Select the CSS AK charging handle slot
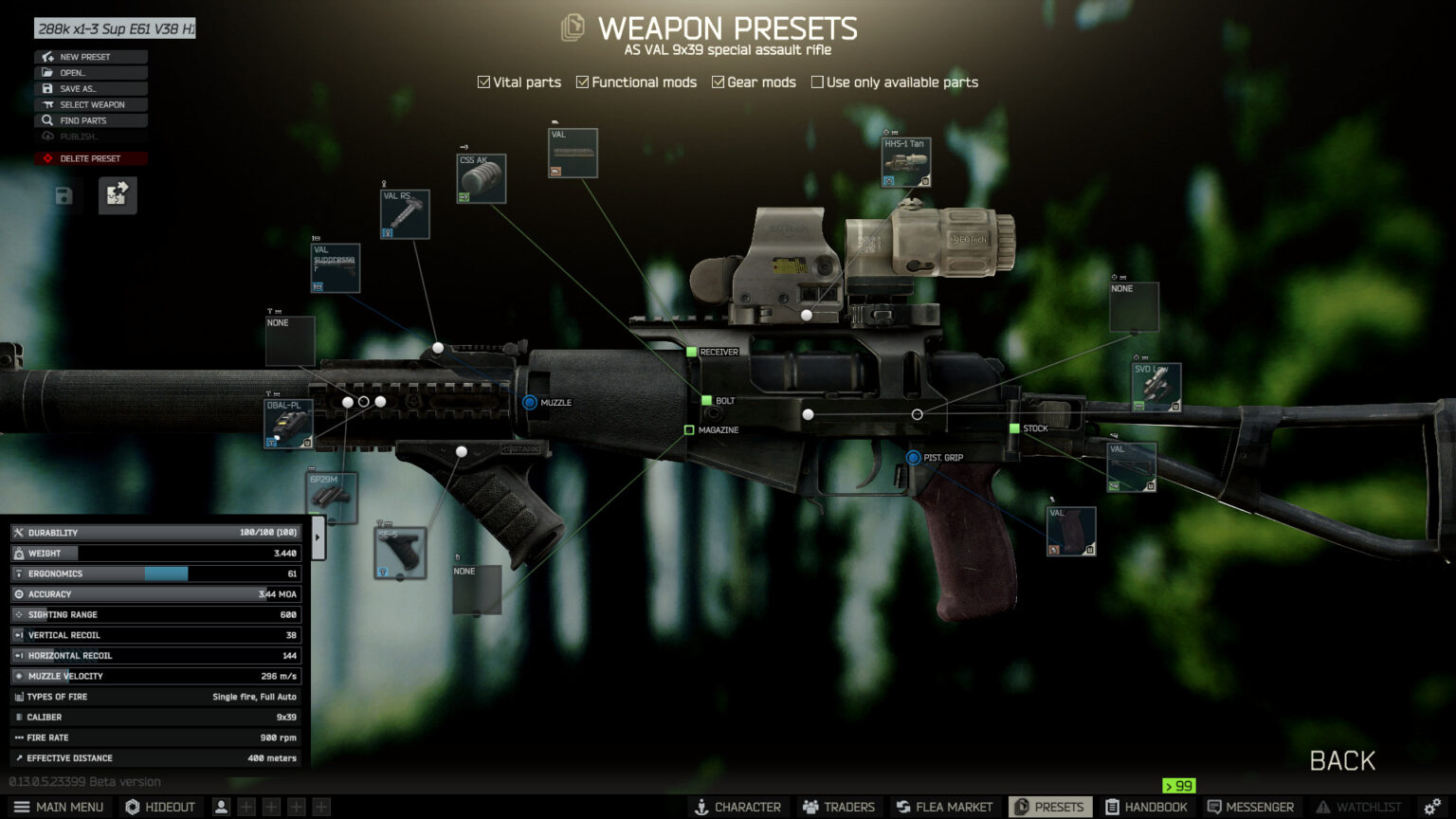The image size is (1456, 819). [x=481, y=179]
